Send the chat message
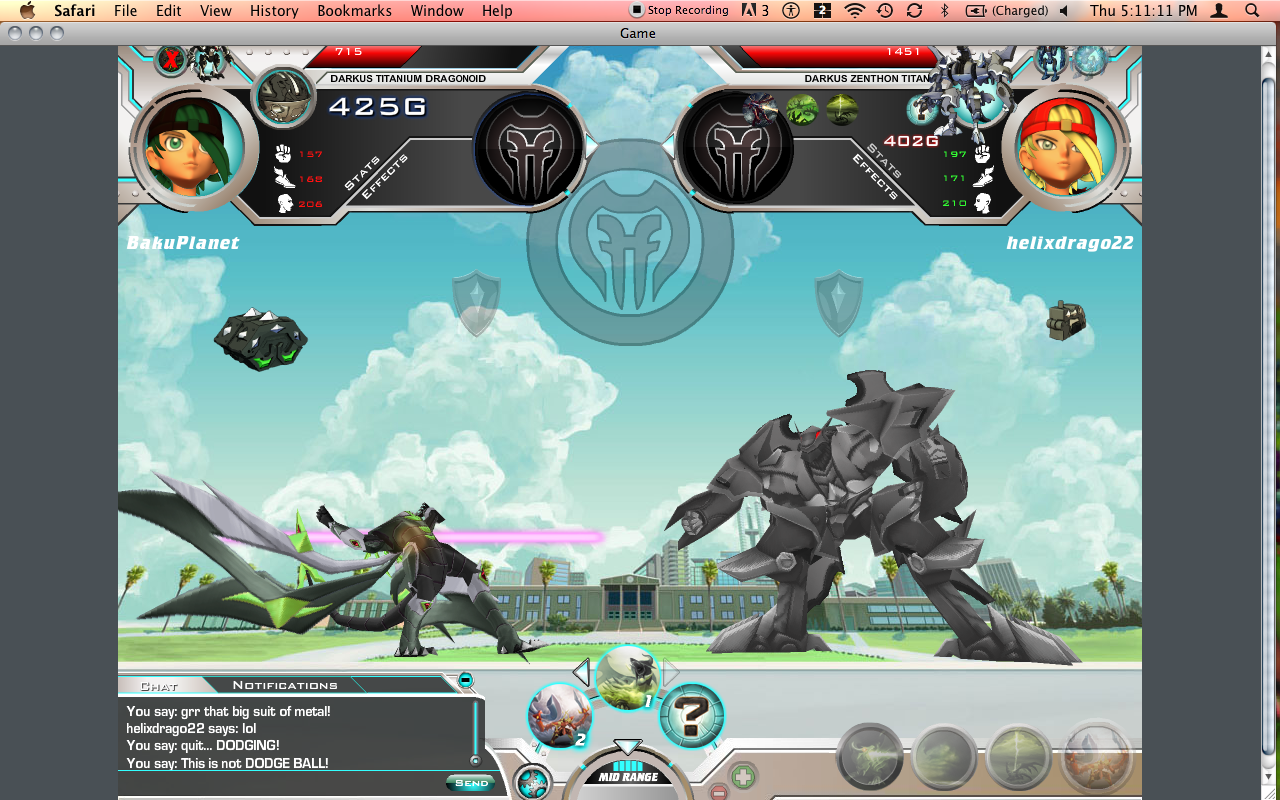The image size is (1280, 800). pyautogui.click(x=471, y=782)
